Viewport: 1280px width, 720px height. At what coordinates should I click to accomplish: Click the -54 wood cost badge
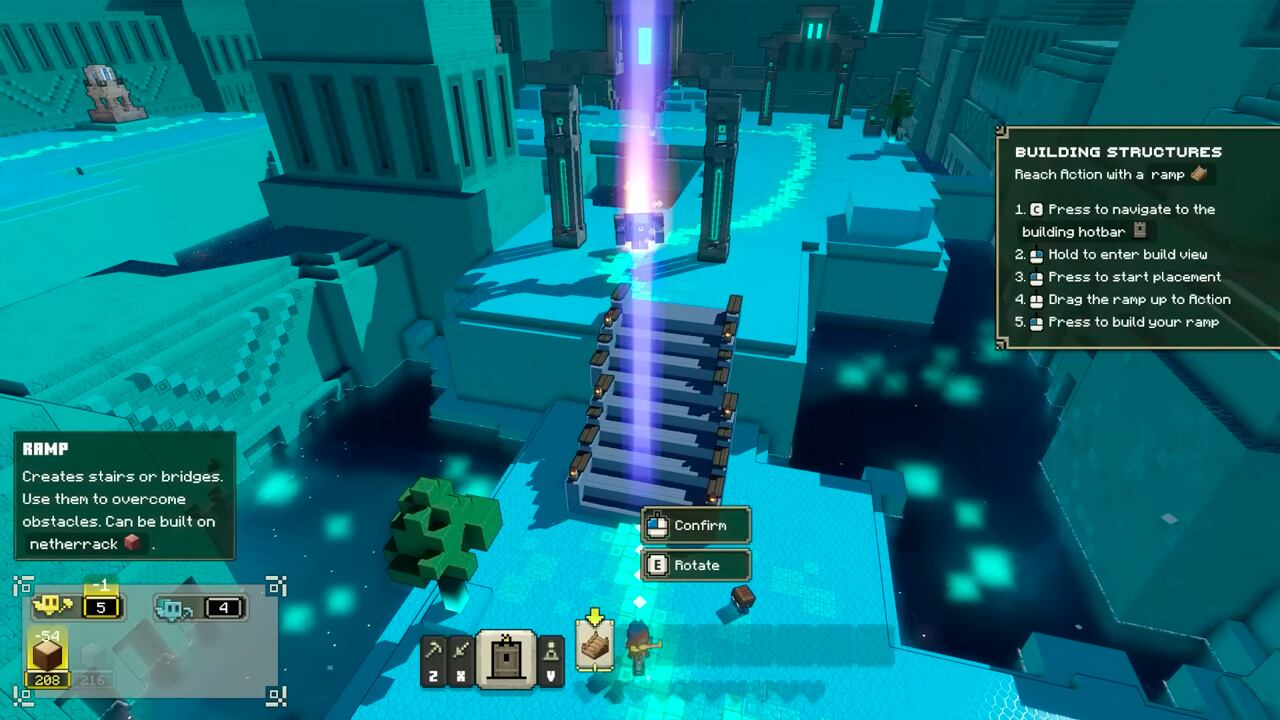tap(47, 635)
